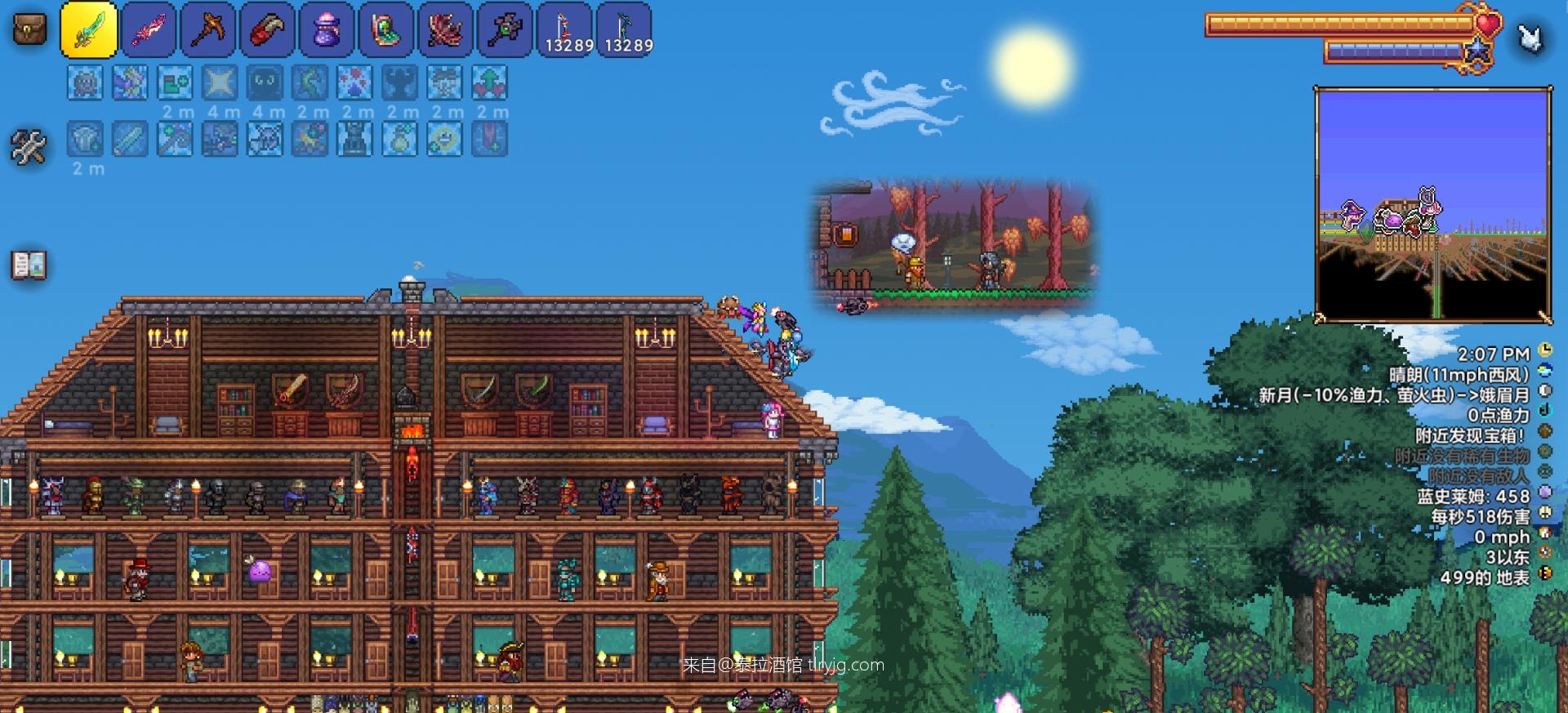Select the red clawed glove slot
This screenshot has width=1568, height=713.
pos(267,30)
